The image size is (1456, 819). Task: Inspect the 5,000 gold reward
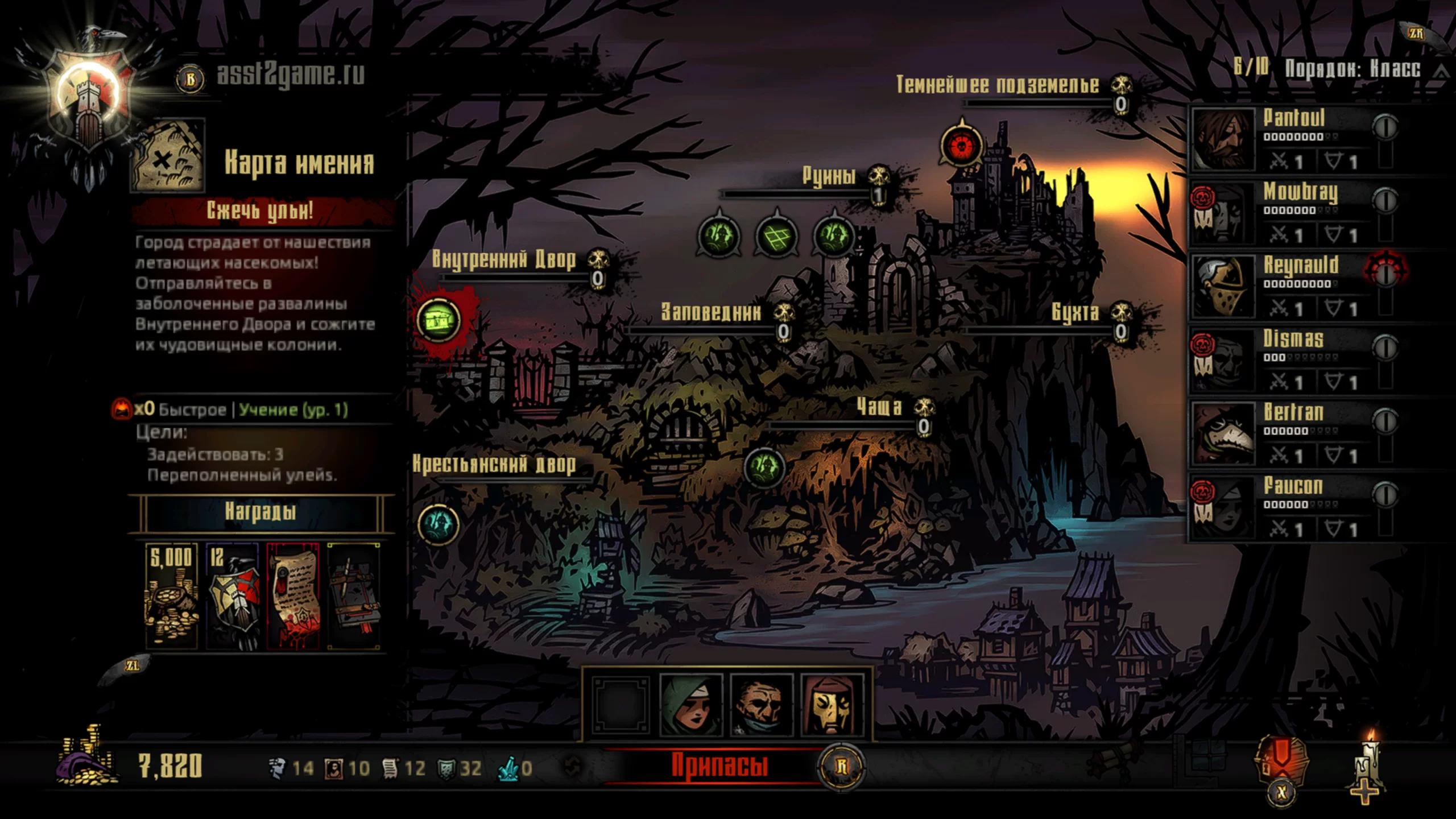pyautogui.click(x=171, y=595)
